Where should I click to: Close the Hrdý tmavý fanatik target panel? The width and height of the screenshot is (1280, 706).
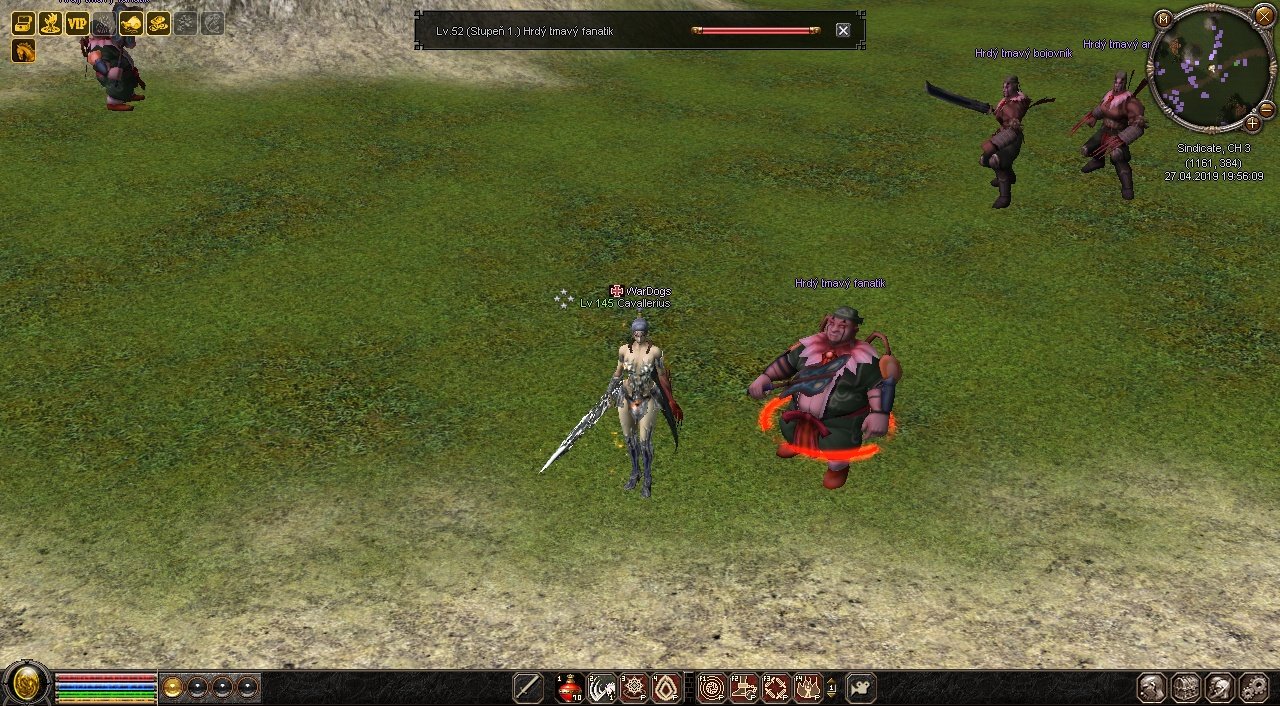point(843,31)
